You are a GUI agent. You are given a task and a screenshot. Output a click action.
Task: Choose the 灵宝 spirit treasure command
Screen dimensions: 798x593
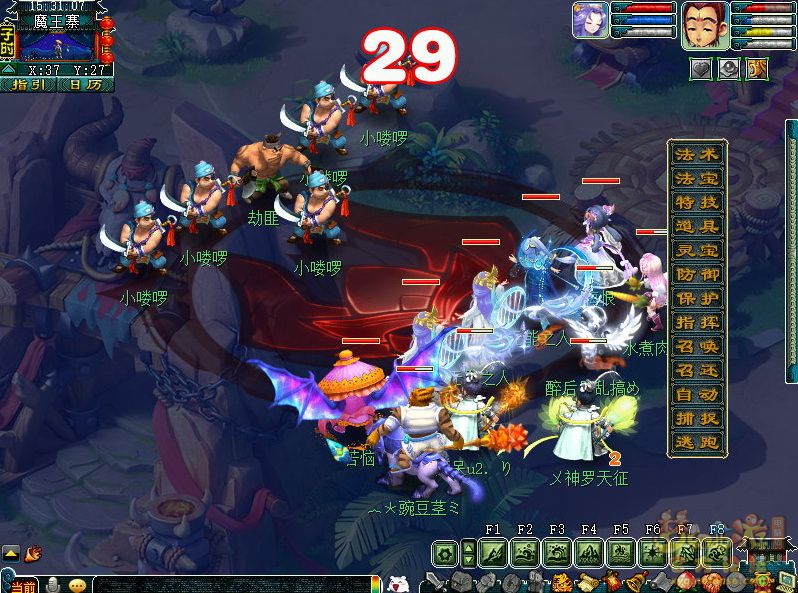(x=696, y=251)
